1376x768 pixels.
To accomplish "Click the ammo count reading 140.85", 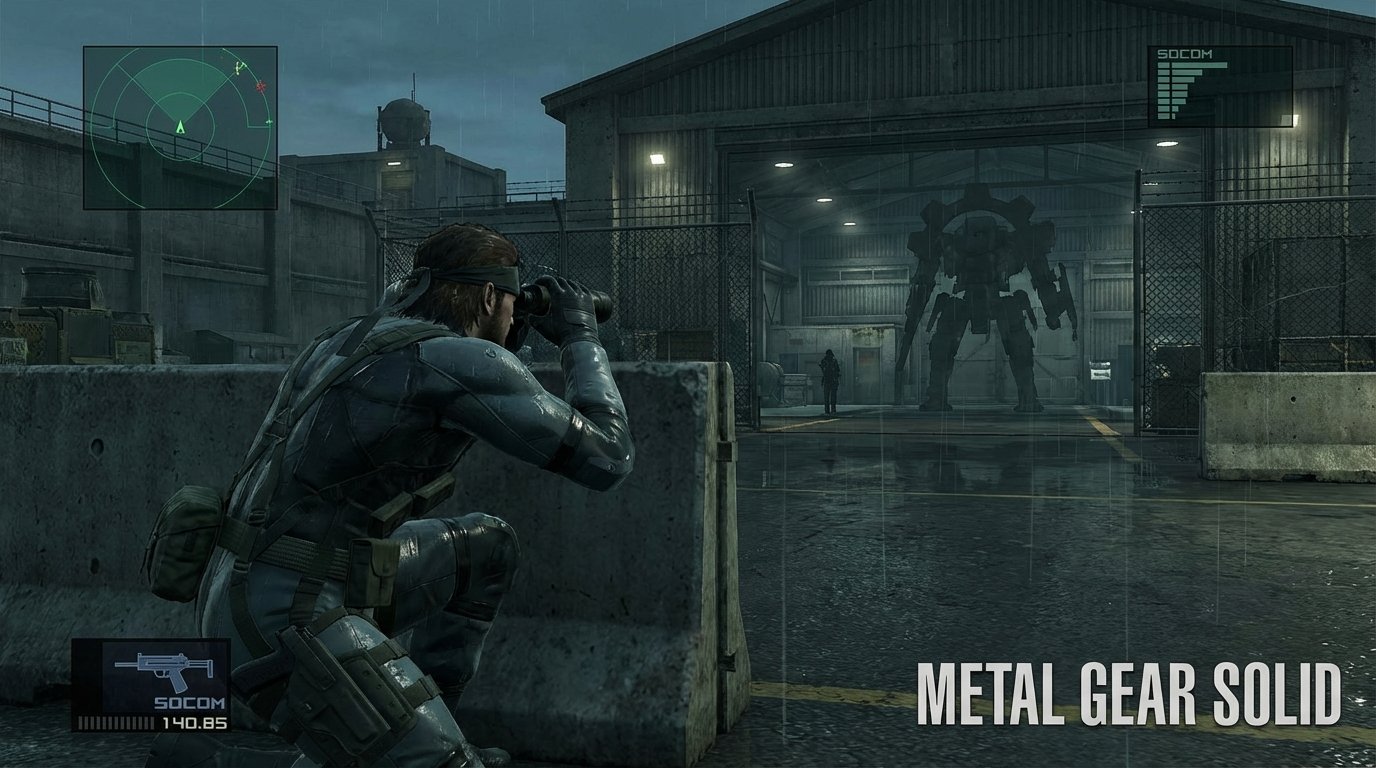I will (195, 722).
